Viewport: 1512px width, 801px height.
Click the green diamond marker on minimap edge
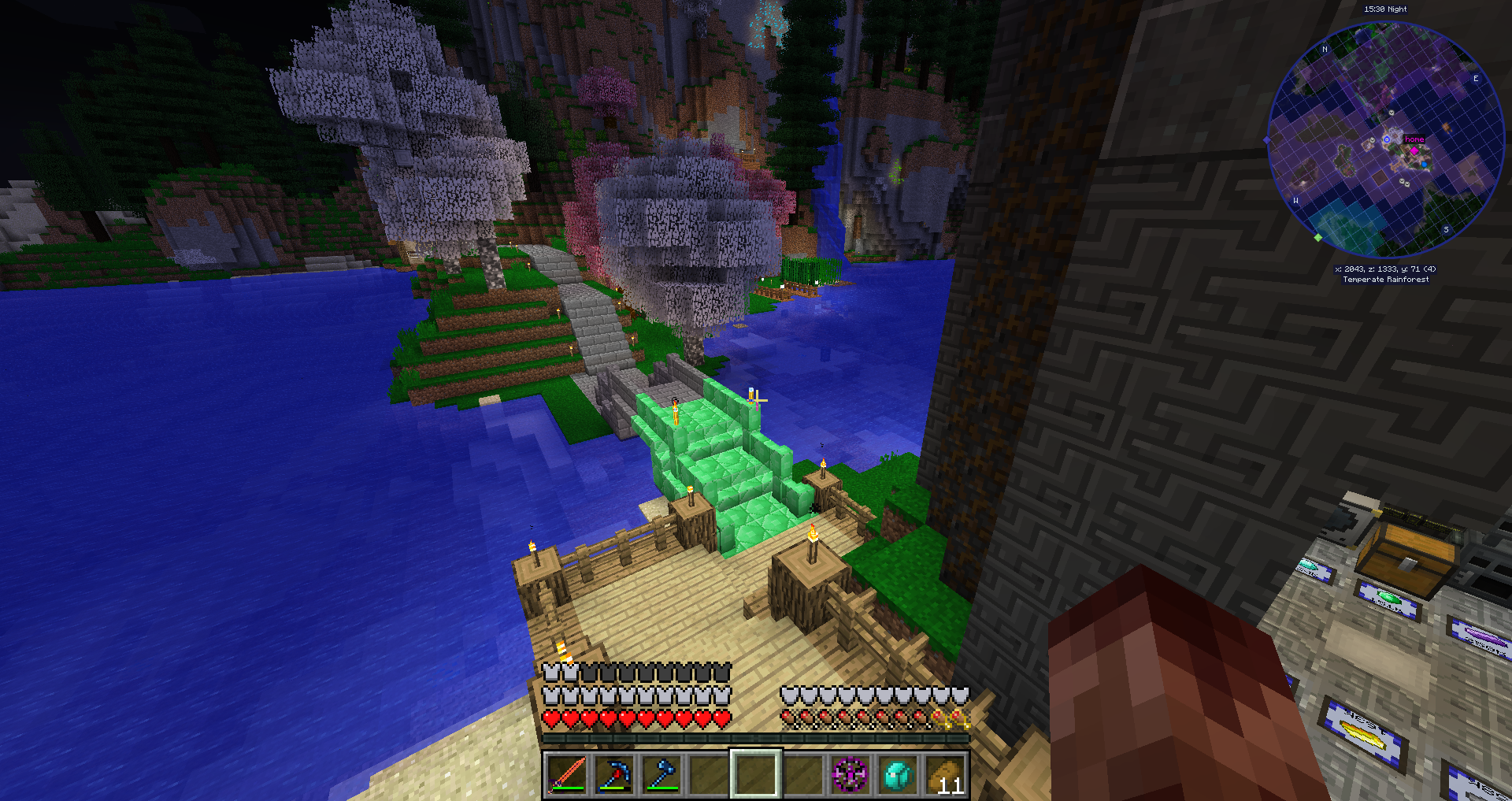click(1318, 237)
